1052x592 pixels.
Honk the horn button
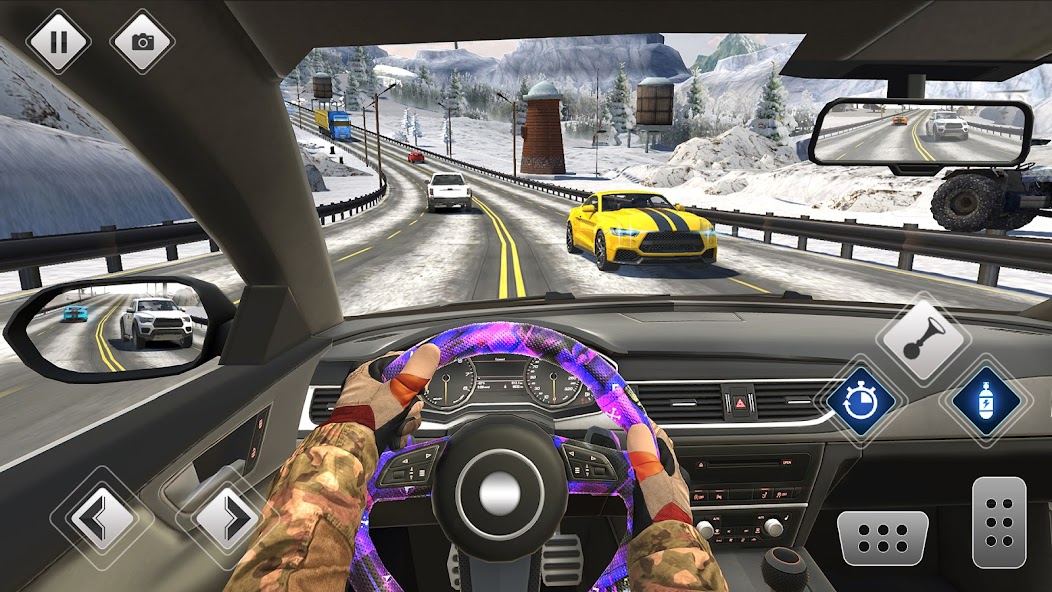point(922,339)
